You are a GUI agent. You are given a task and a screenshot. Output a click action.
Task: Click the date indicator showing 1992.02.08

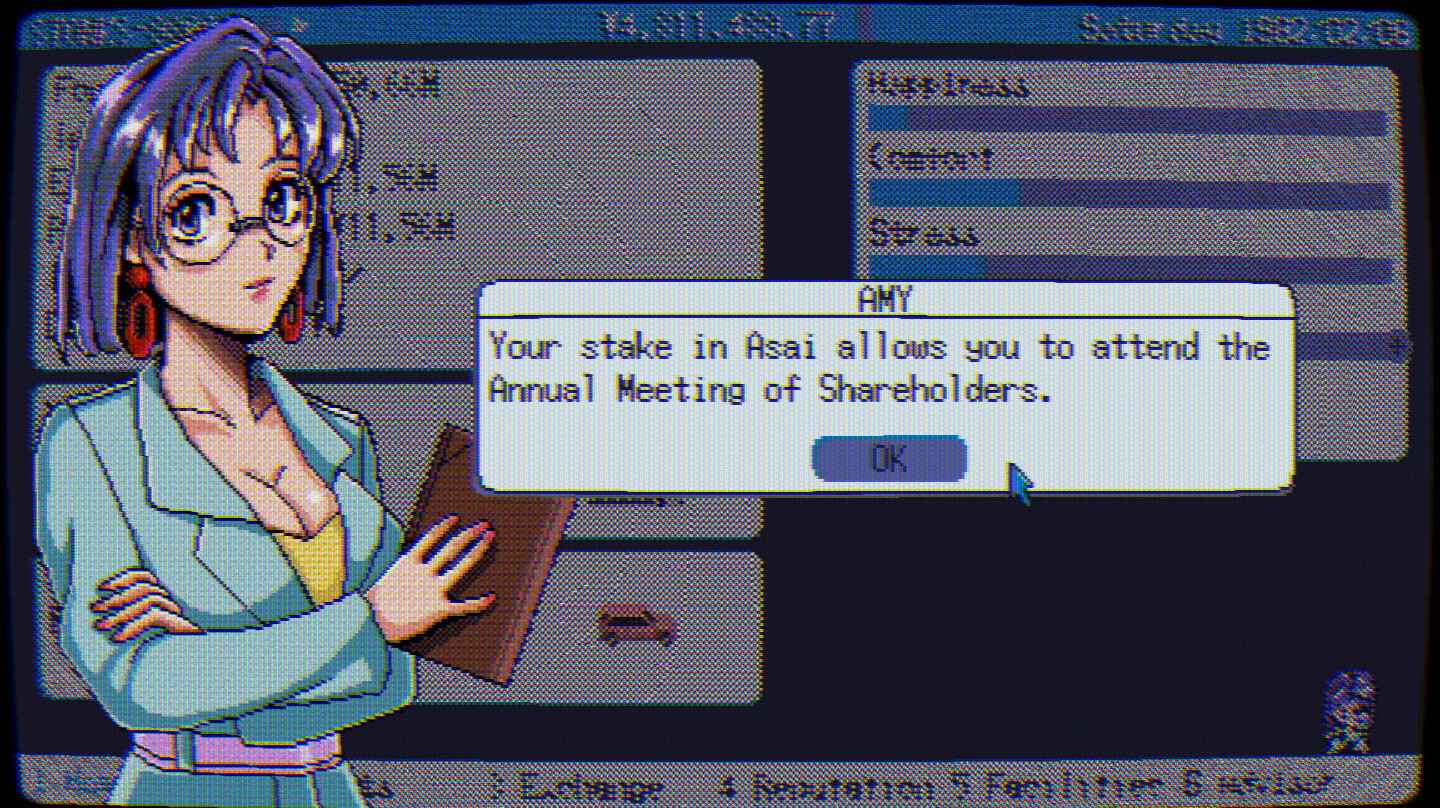tap(1240, 28)
